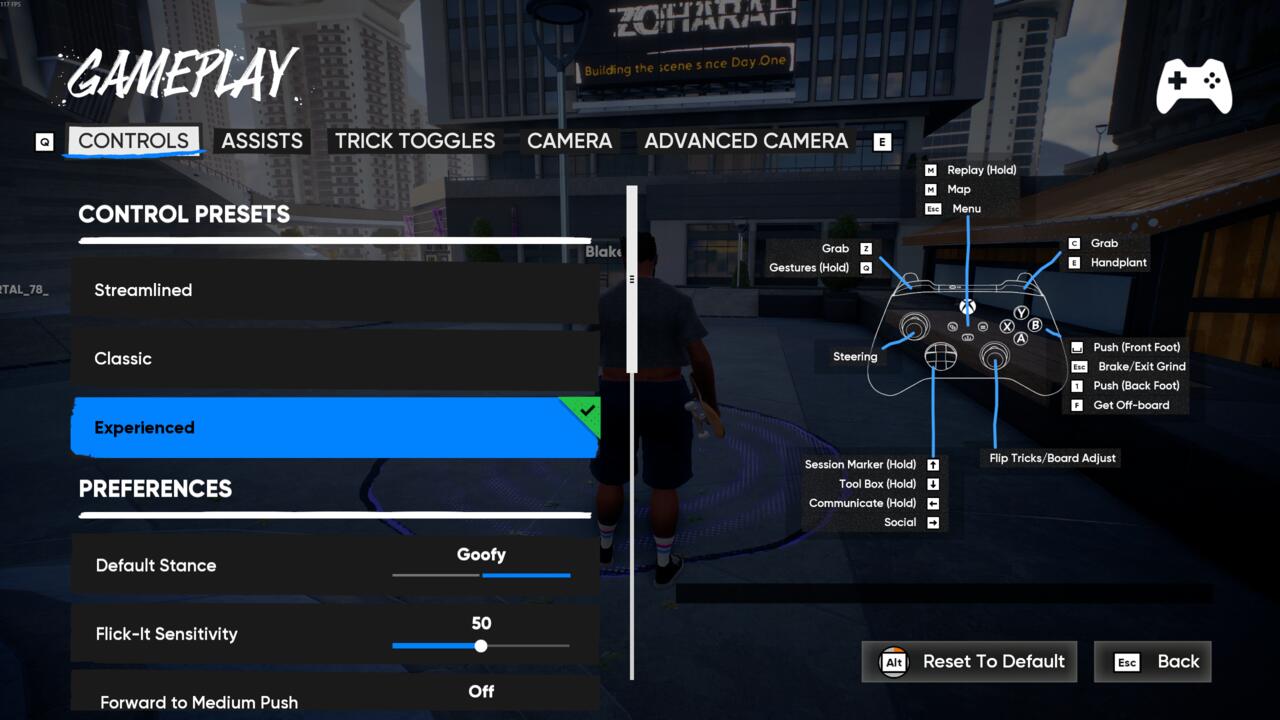
Task: Open the Trick Toggles tab
Action: click(x=415, y=141)
